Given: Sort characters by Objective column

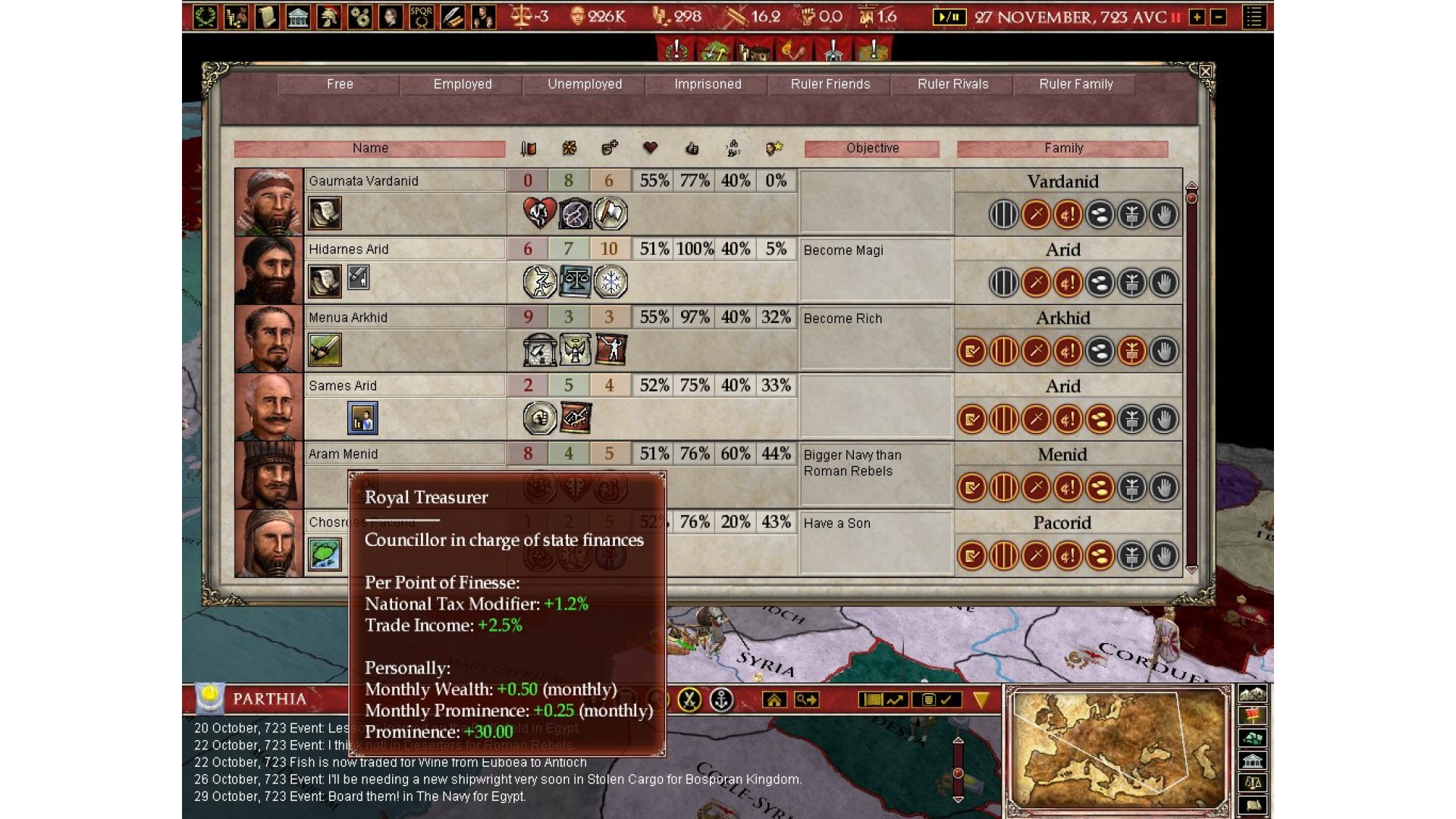Looking at the screenshot, I should [x=872, y=149].
